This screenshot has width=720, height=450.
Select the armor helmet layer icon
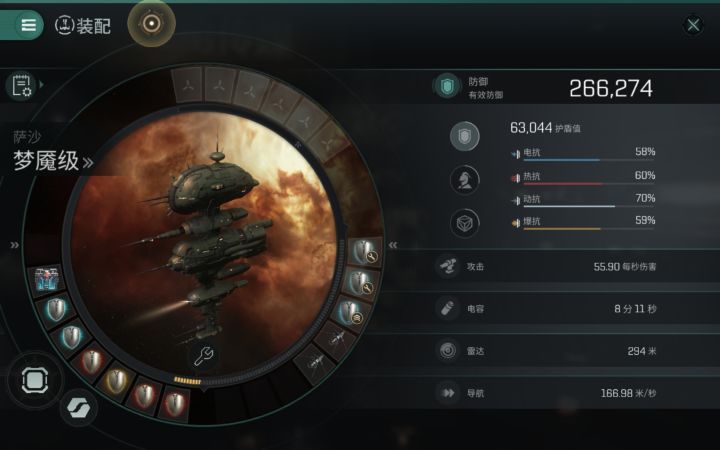[x=464, y=181]
